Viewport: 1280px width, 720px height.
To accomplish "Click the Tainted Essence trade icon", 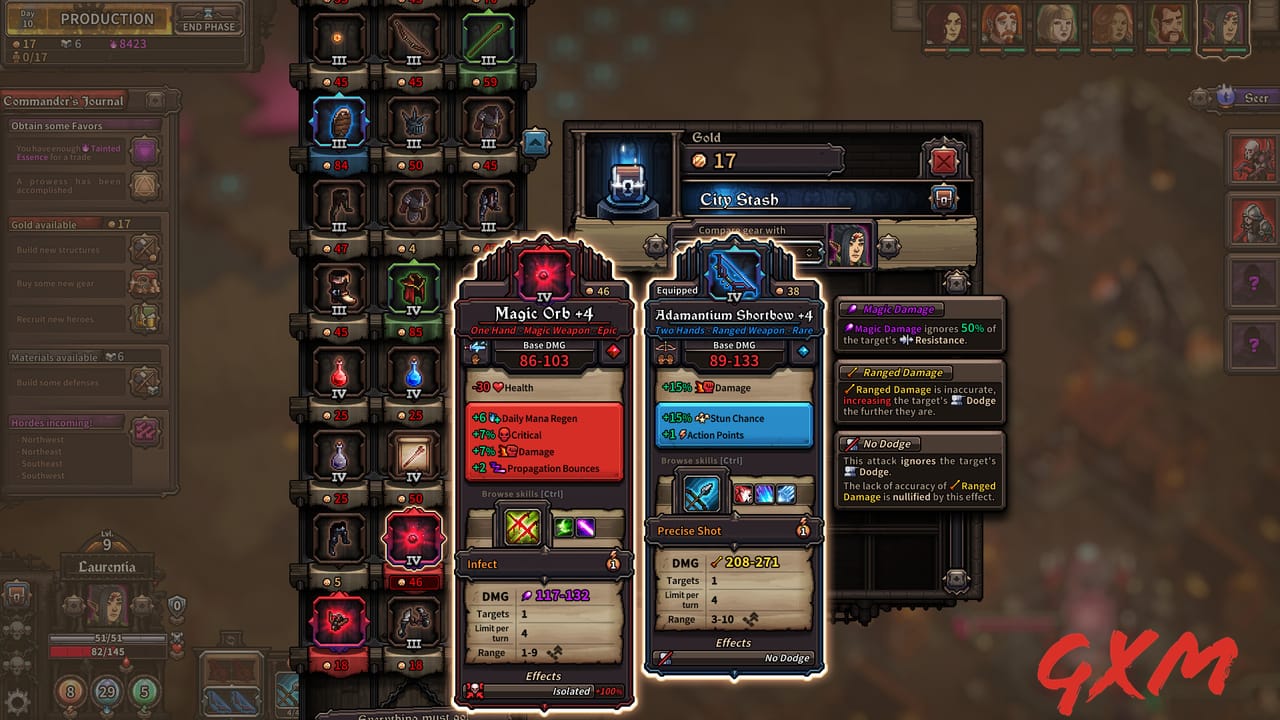I will [143, 148].
